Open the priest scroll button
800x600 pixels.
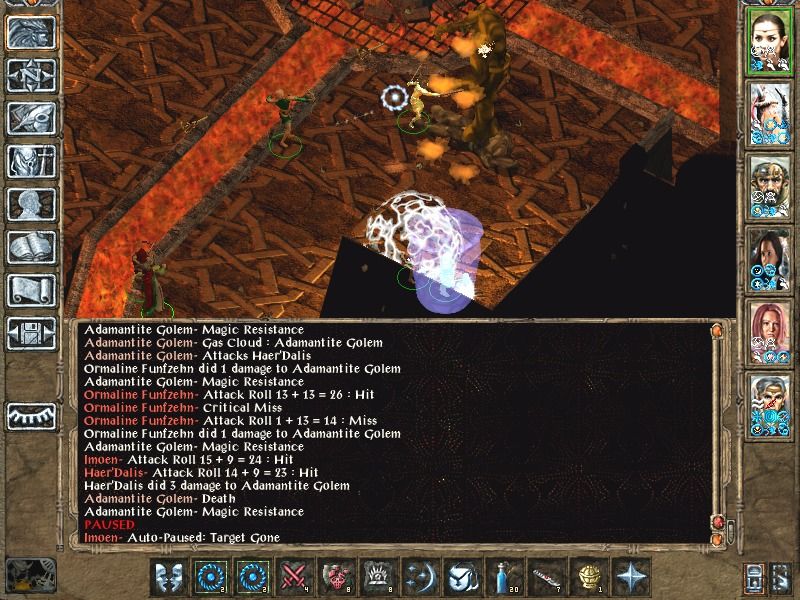click(x=31, y=291)
